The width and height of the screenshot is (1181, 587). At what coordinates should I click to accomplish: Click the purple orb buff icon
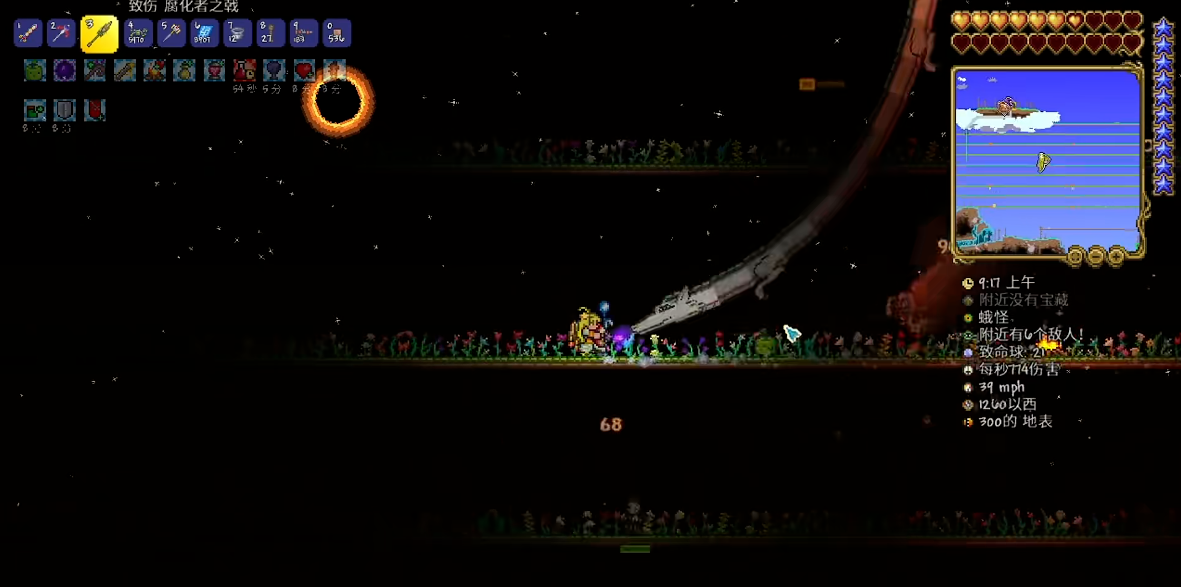pyautogui.click(x=64, y=70)
